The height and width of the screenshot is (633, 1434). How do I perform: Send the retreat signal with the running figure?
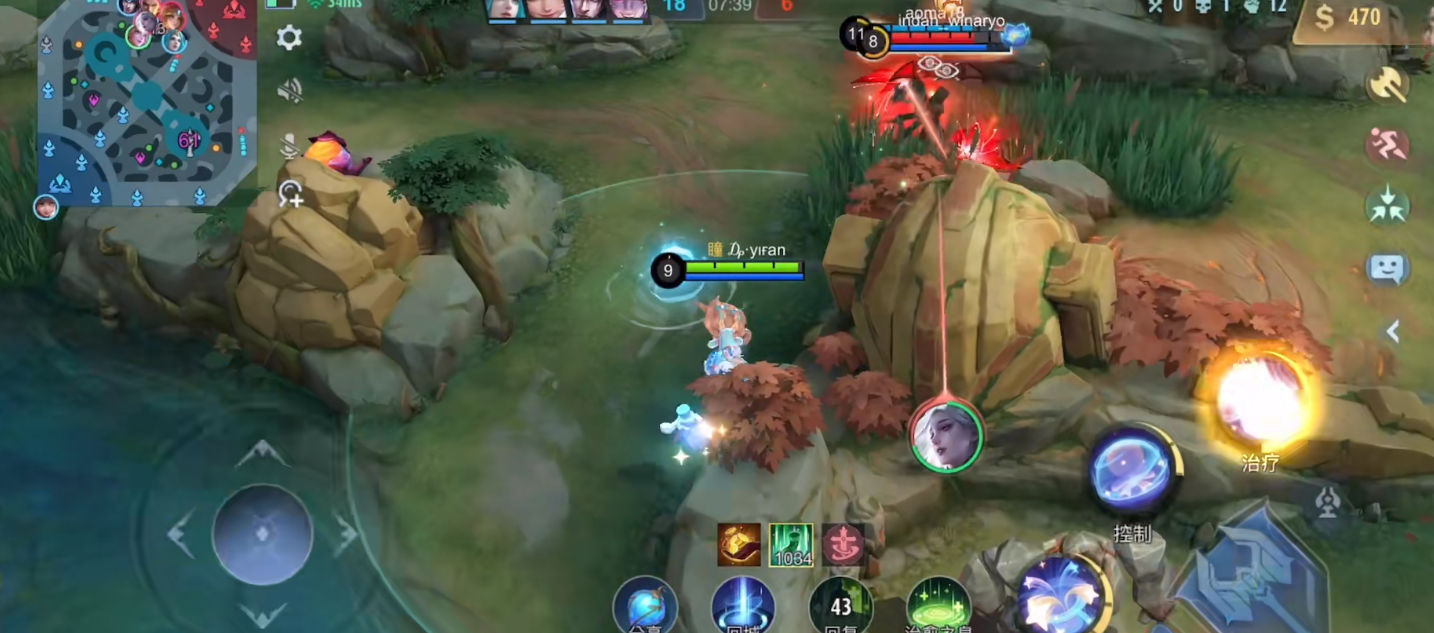click(x=1387, y=146)
